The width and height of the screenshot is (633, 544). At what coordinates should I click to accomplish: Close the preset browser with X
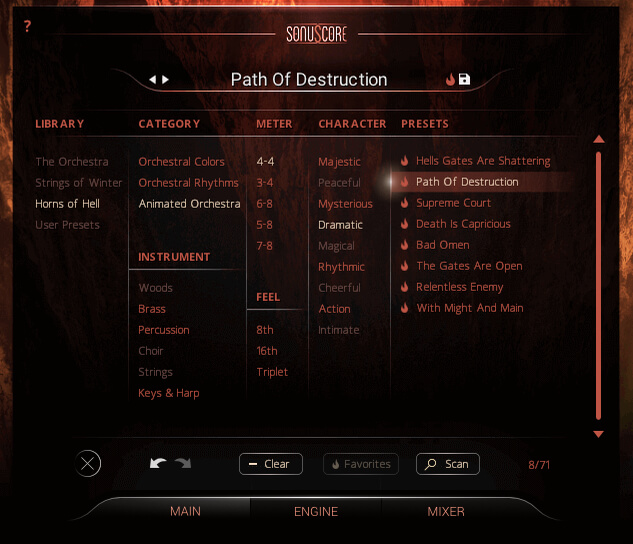(x=88, y=464)
